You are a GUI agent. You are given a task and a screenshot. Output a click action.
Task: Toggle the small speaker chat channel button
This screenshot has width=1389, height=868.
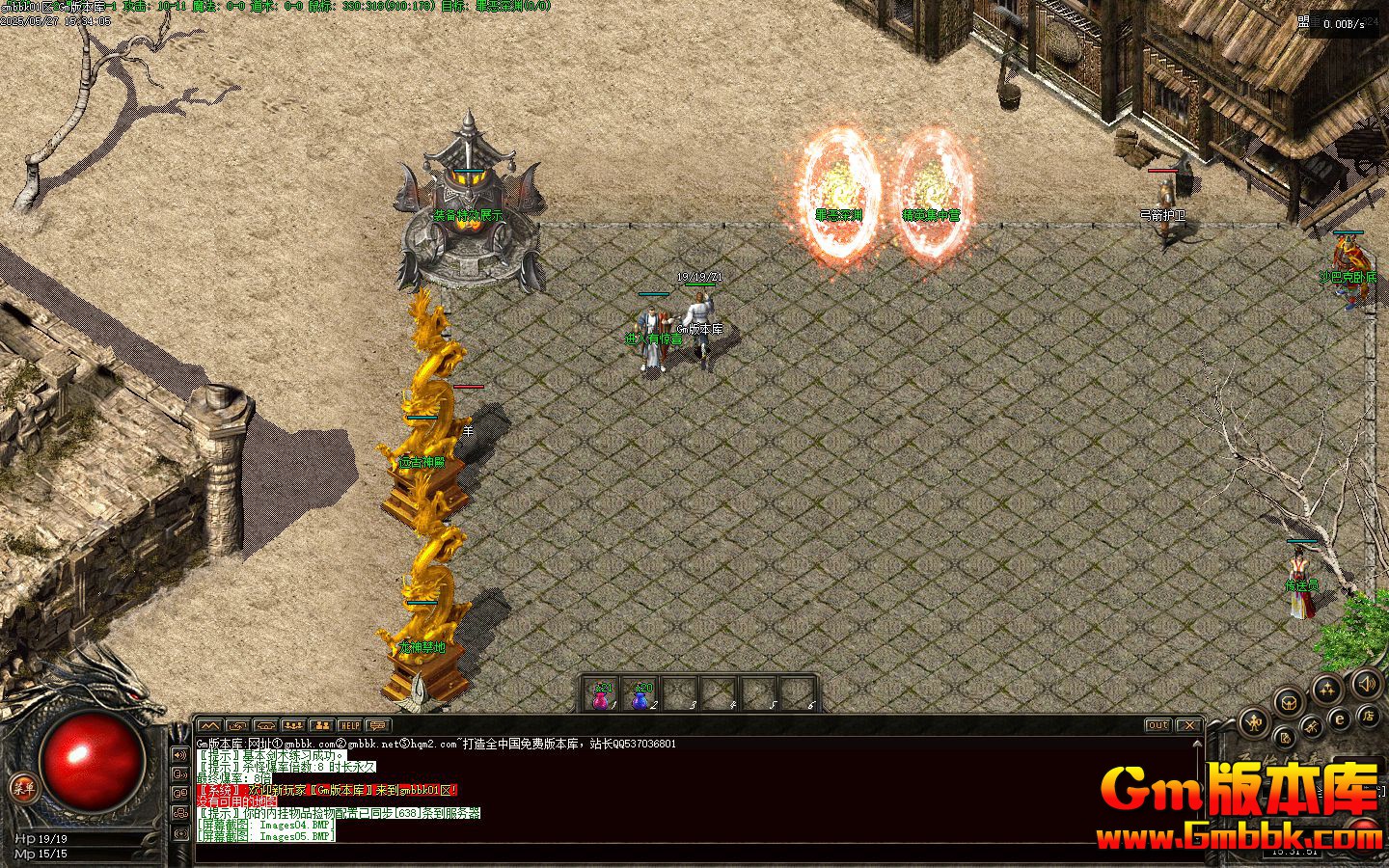[x=180, y=754]
